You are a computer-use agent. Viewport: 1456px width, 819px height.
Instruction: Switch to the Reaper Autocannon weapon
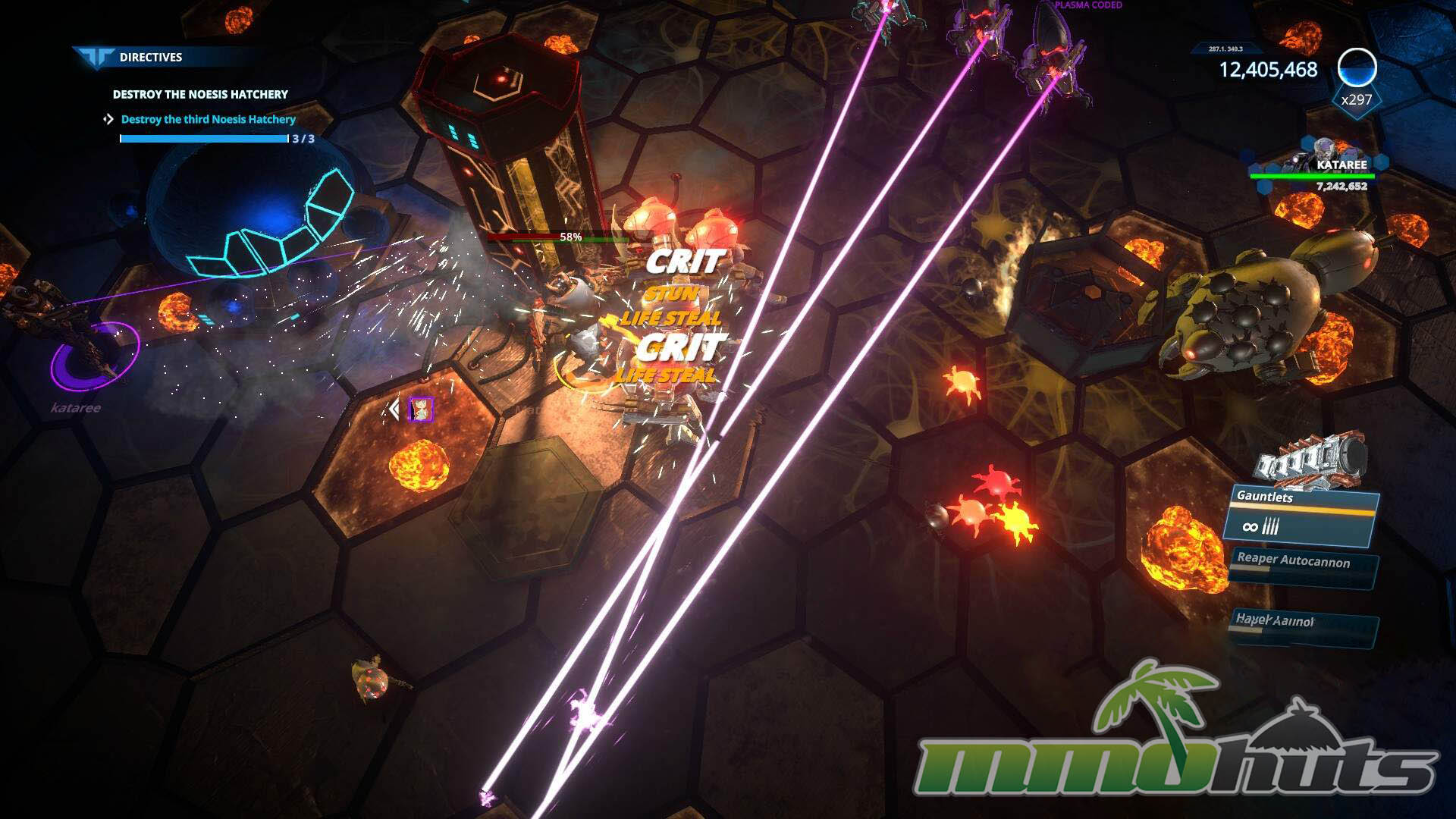pyautogui.click(x=1303, y=567)
